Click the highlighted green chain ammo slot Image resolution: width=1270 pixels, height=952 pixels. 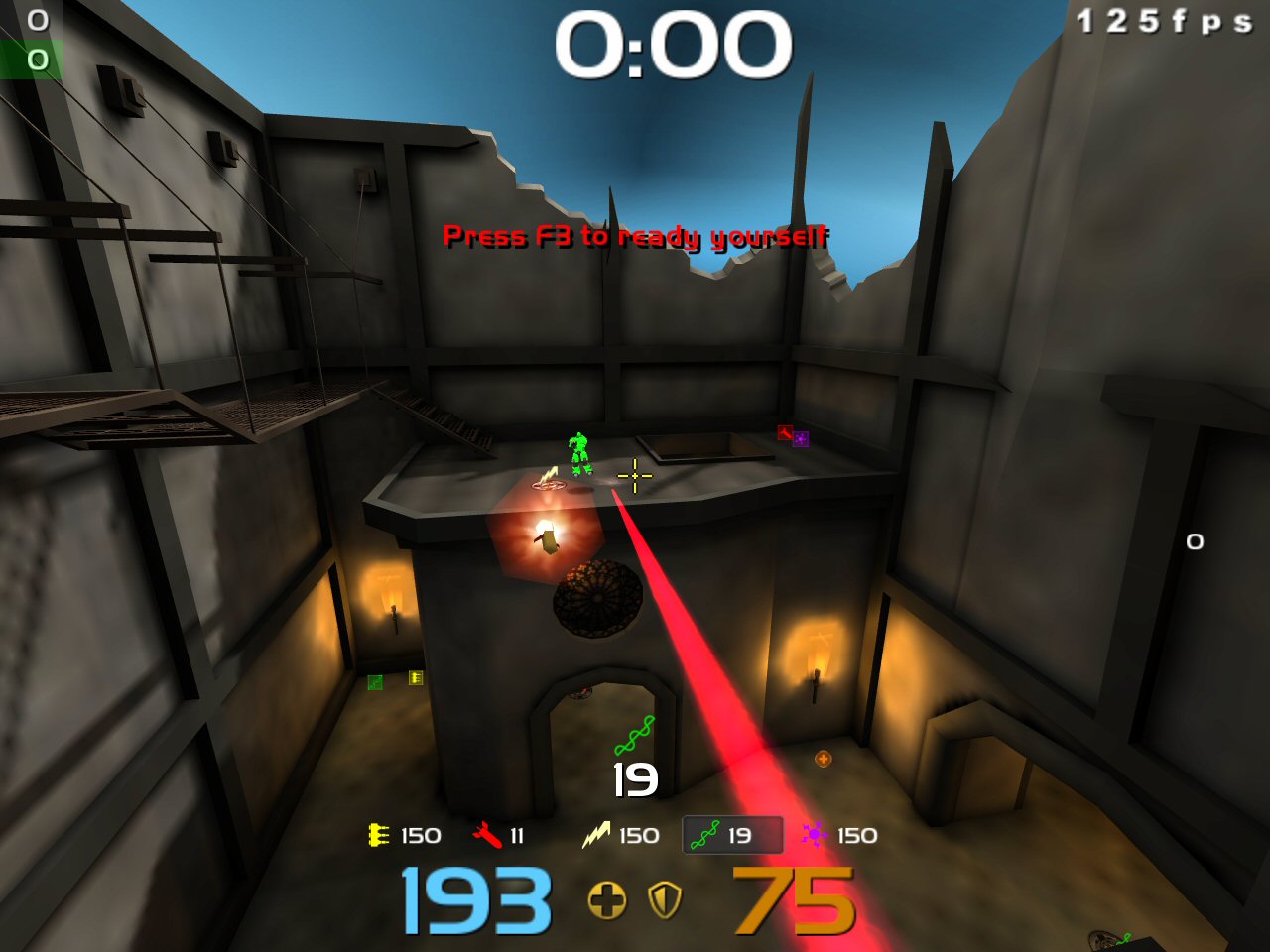coord(732,835)
